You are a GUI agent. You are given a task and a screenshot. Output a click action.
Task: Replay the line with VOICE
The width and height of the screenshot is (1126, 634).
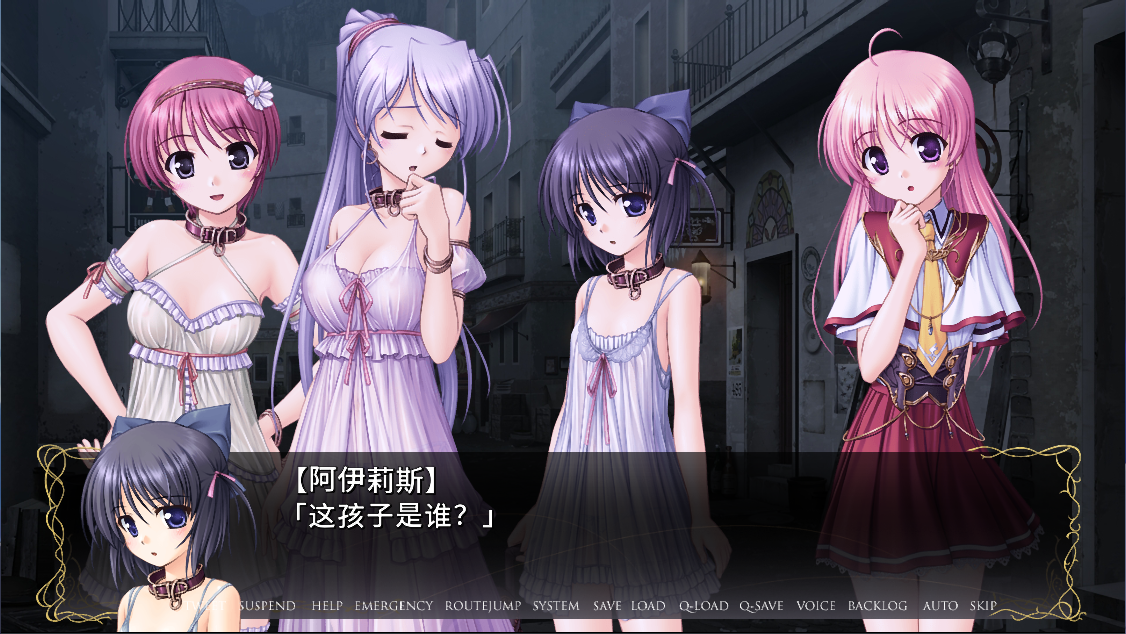click(816, 606)
